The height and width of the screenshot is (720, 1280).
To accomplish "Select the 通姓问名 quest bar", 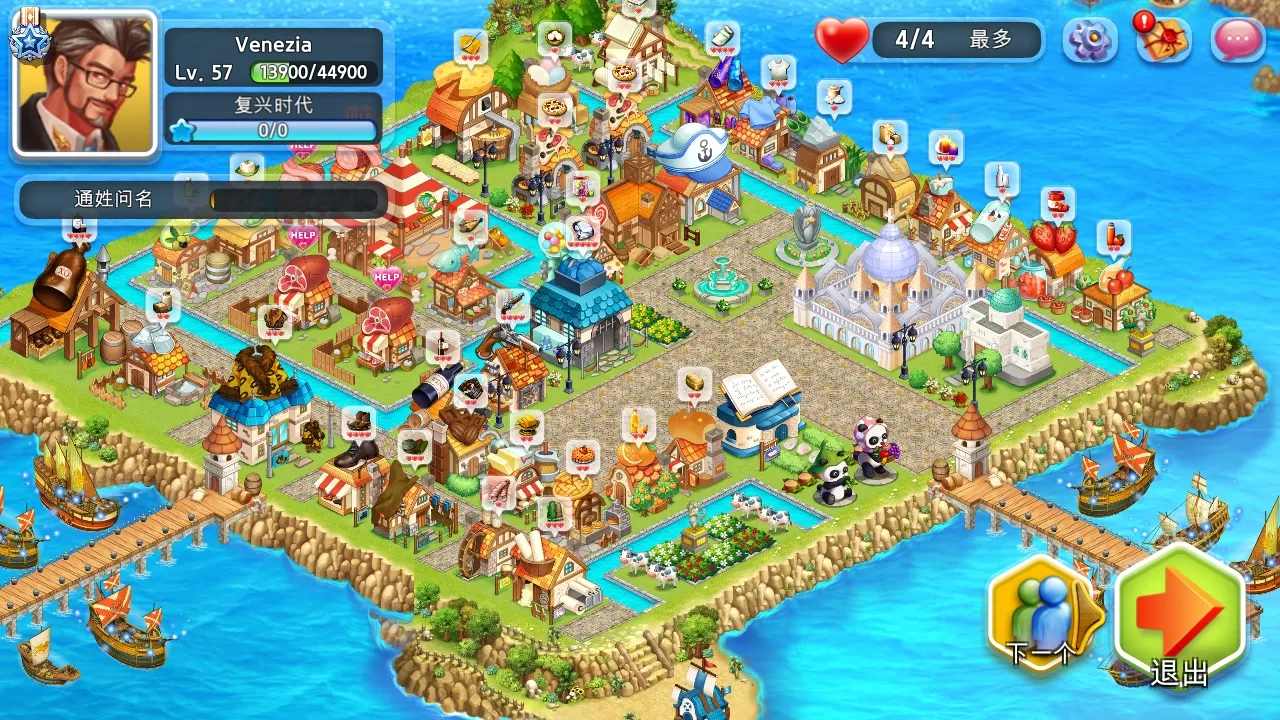I will (202, 199).
